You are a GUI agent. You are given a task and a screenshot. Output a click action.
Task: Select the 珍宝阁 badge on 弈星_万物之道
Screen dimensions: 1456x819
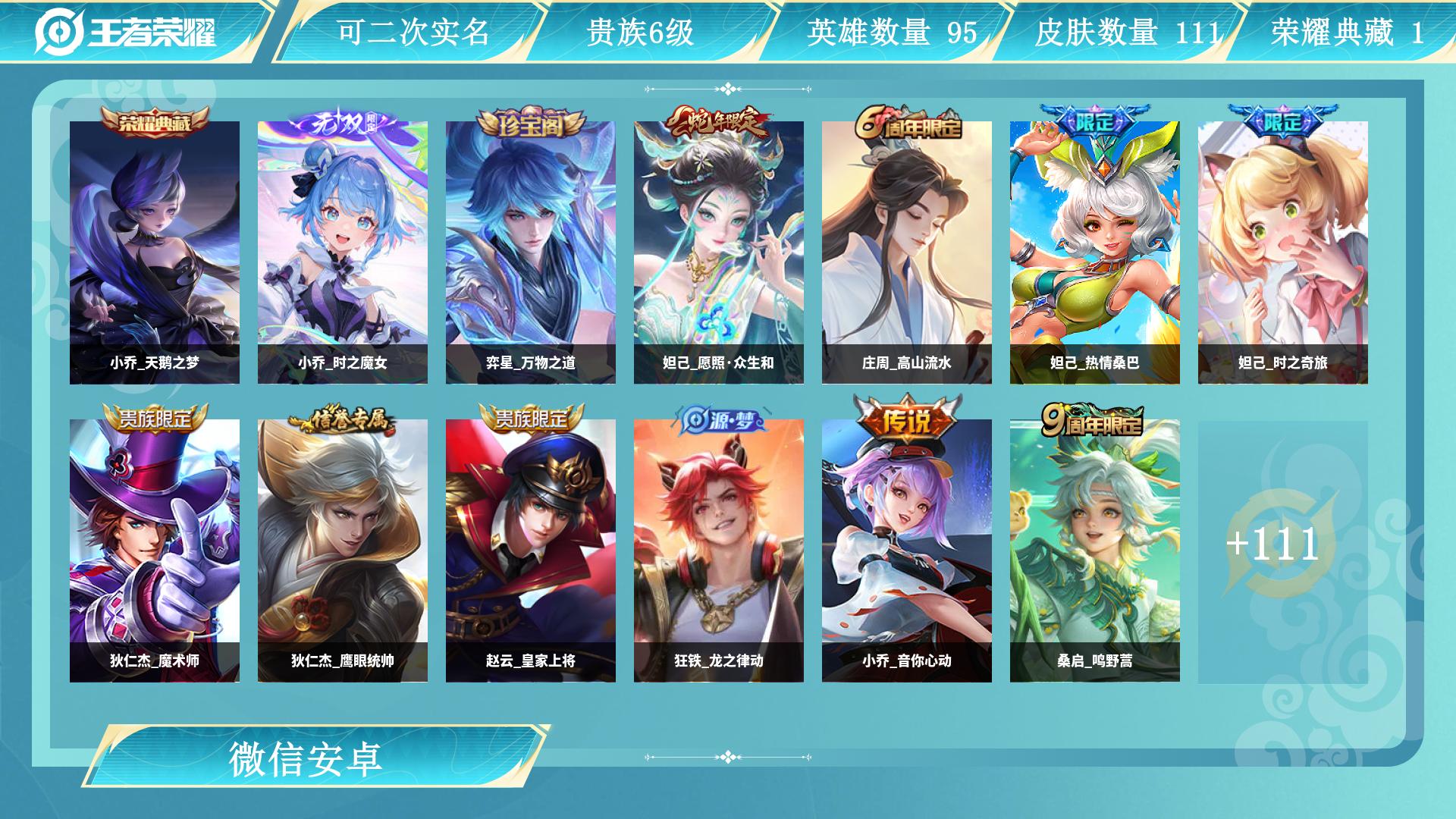point(531,121)
